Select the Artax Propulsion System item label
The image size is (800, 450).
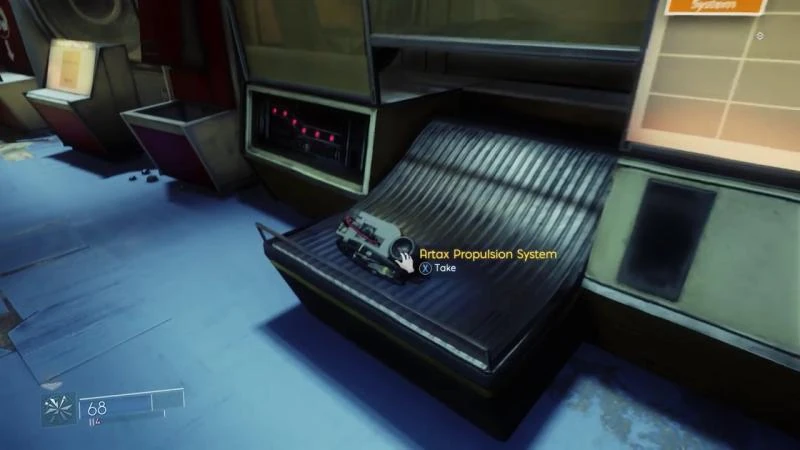(x=488, y=255)
